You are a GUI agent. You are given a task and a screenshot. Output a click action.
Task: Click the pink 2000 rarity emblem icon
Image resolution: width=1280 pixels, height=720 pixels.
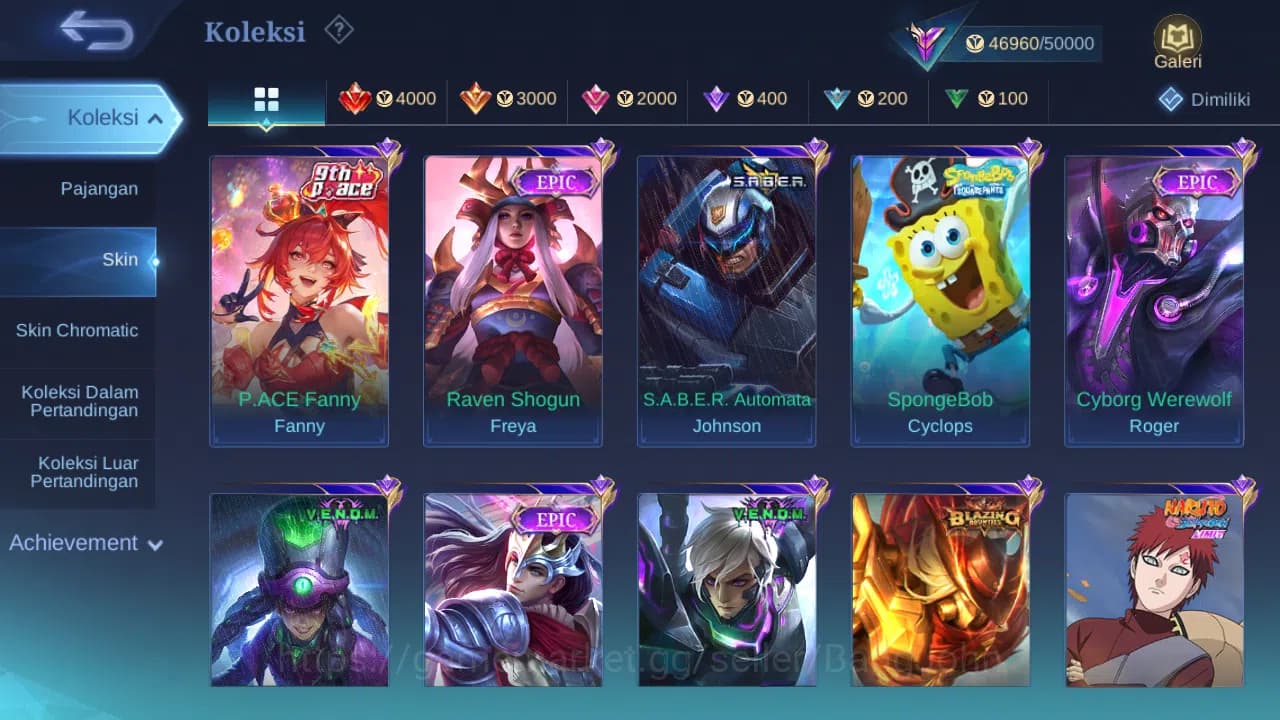click(596, 99)
